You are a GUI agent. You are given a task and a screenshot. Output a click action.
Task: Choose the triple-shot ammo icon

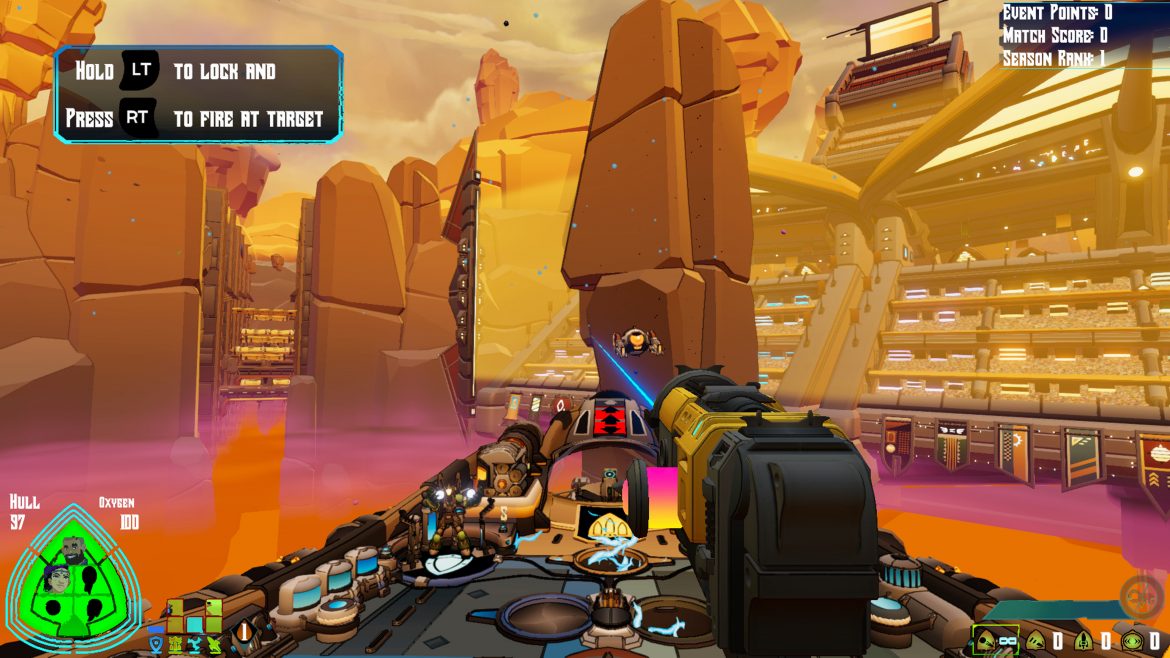click(1036, 640)
